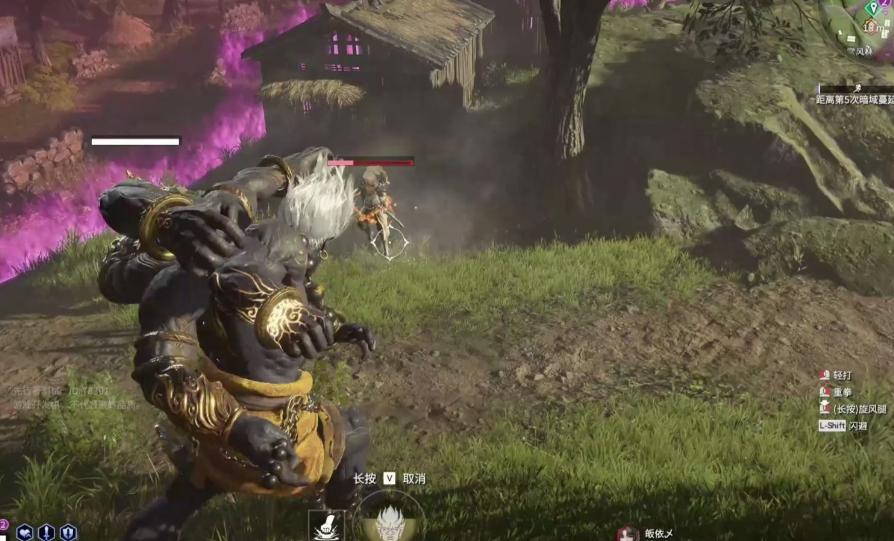This screenshot has width=894, height=541.
Task: Click the teammate avatar labeled 皈依メ
Action: [628, 534]
